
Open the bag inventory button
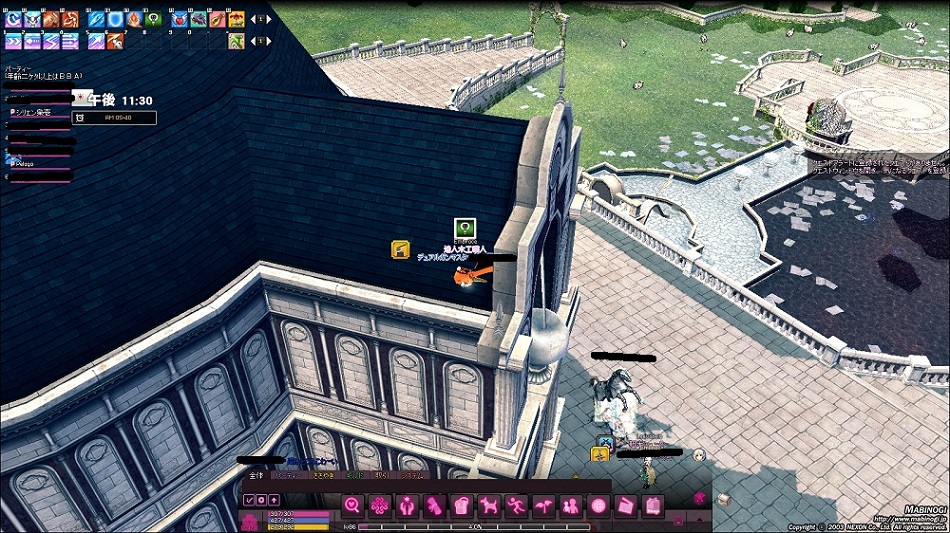[461, 505]
